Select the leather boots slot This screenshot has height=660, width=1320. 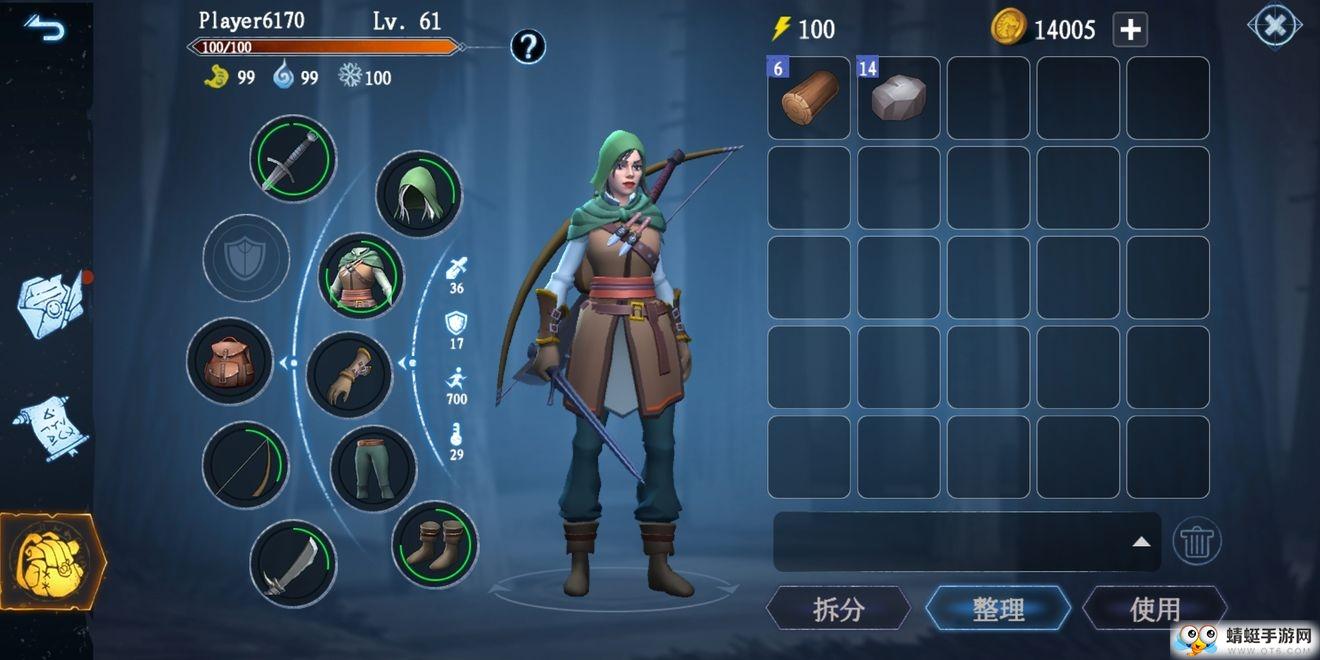434,544
